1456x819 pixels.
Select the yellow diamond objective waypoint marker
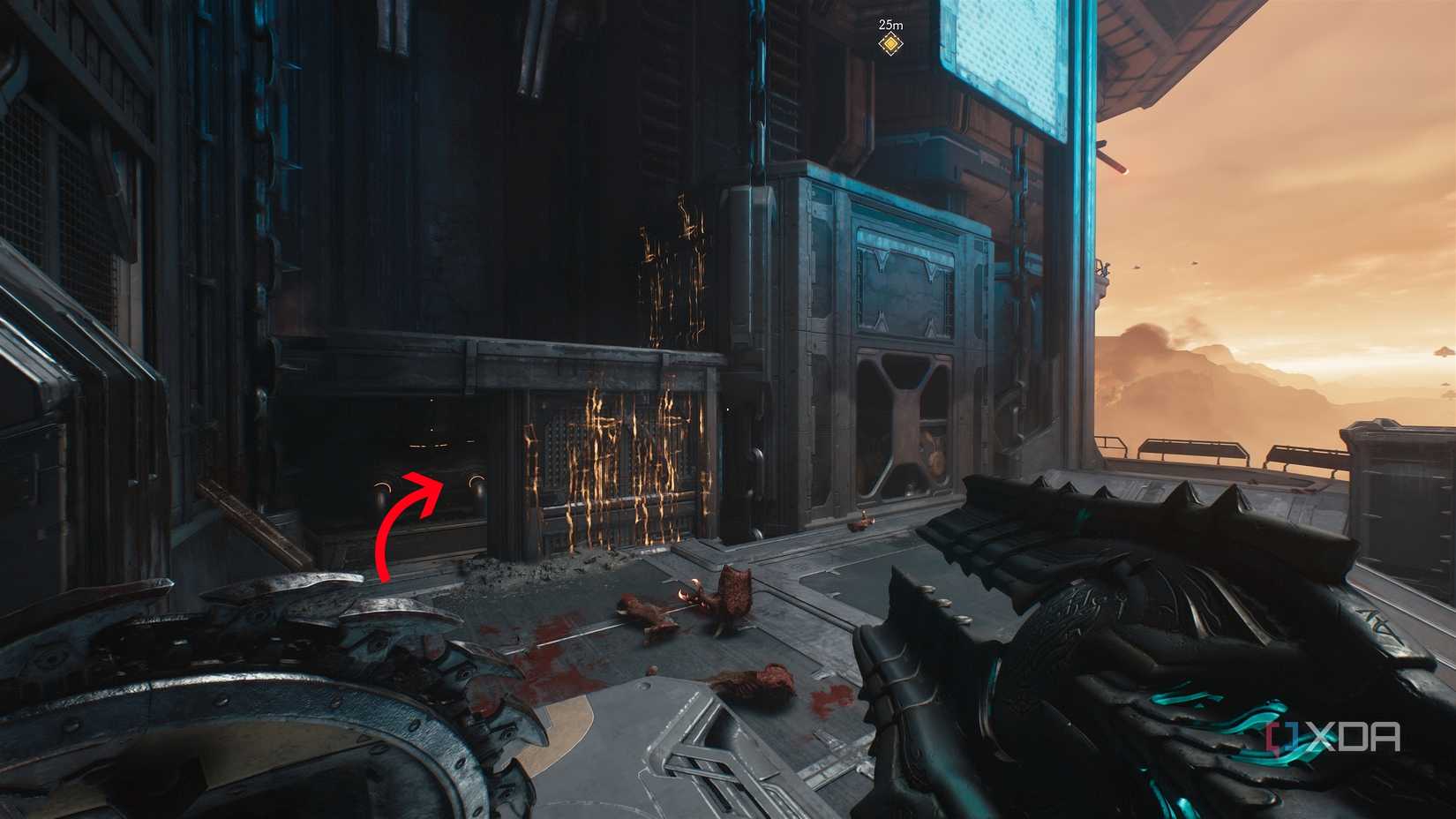click(891, 43)
